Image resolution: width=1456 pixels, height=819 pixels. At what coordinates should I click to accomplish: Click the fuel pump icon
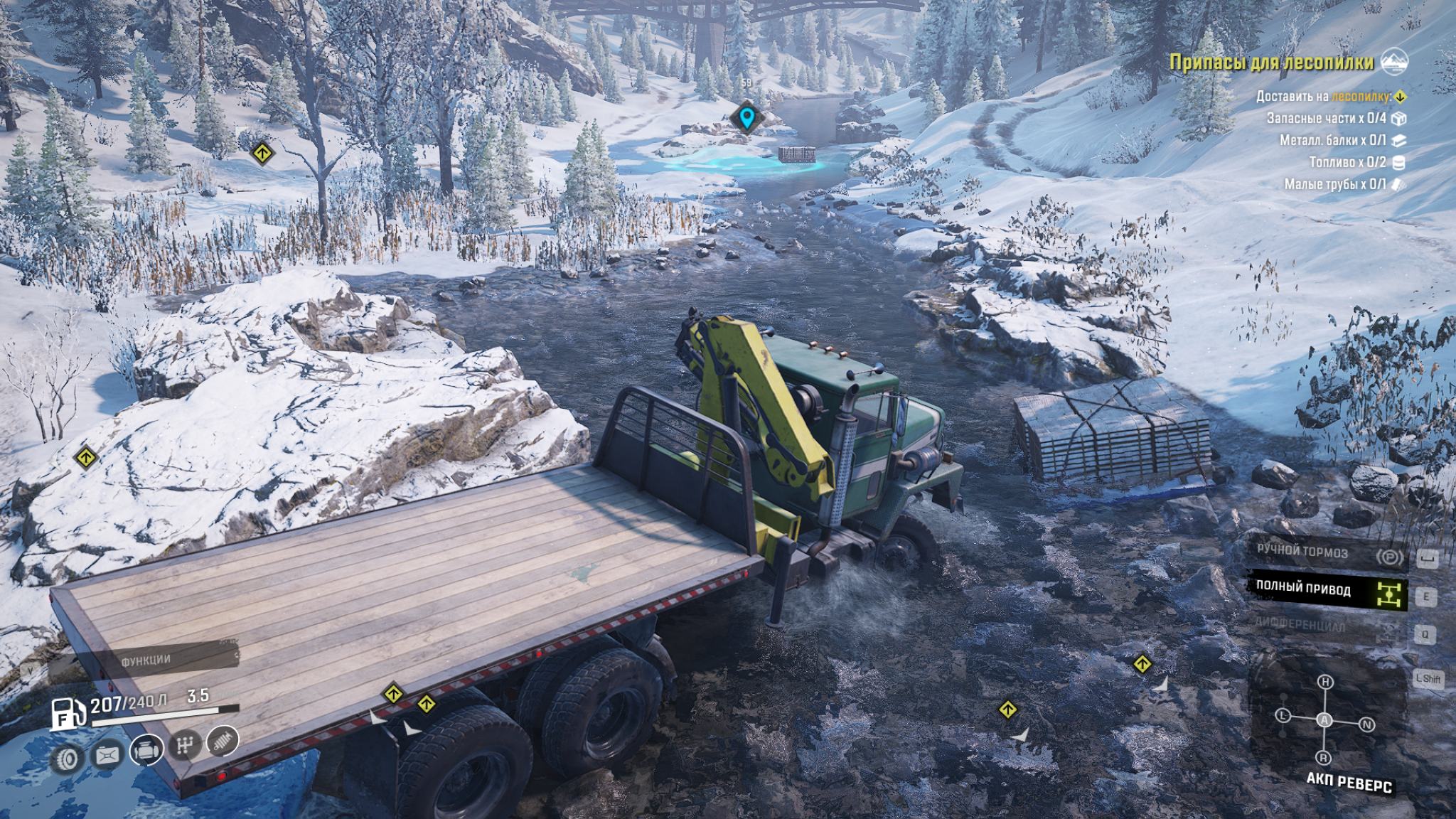pos(66,713)
